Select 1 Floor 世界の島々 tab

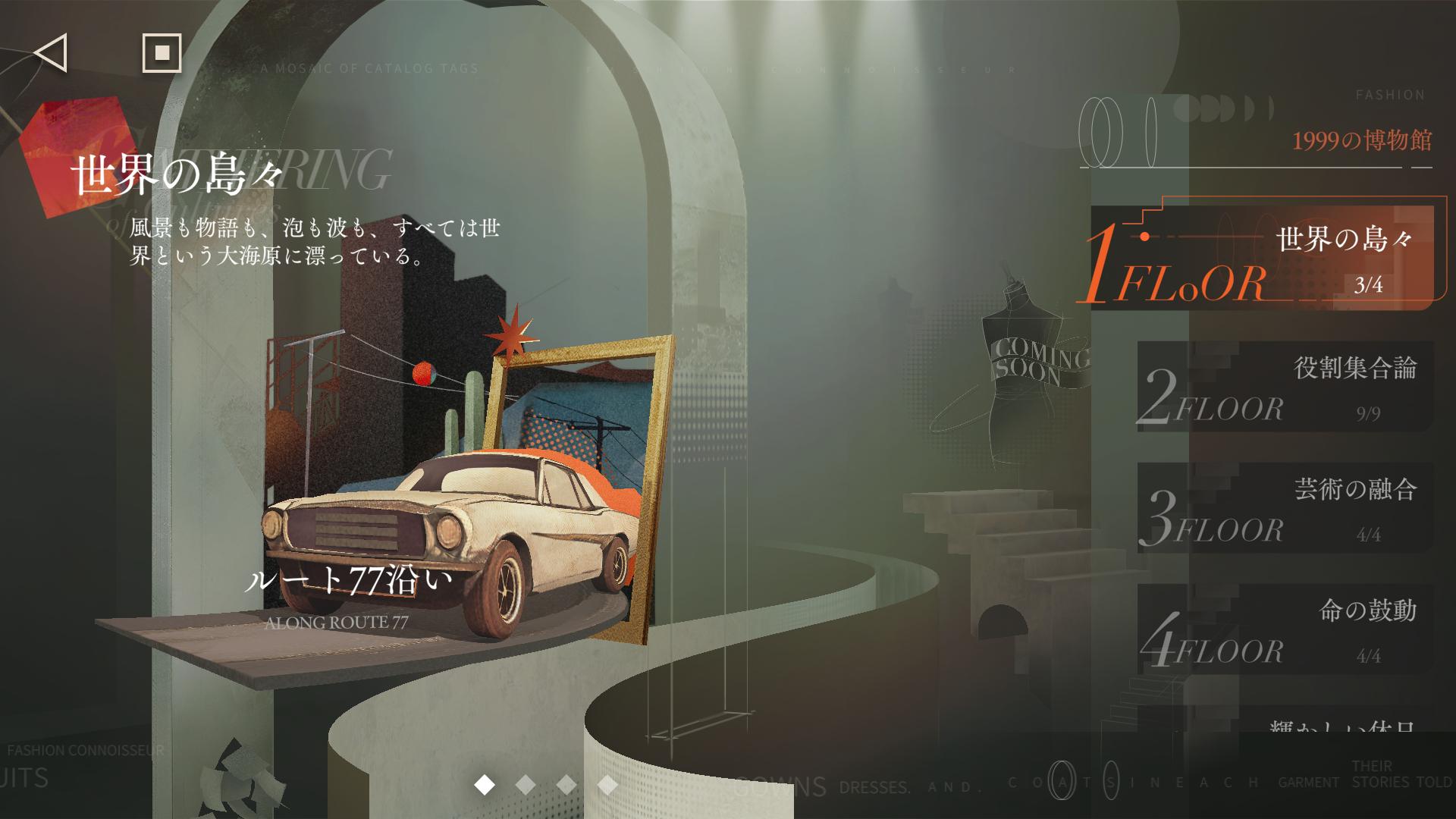point(1263,259)
